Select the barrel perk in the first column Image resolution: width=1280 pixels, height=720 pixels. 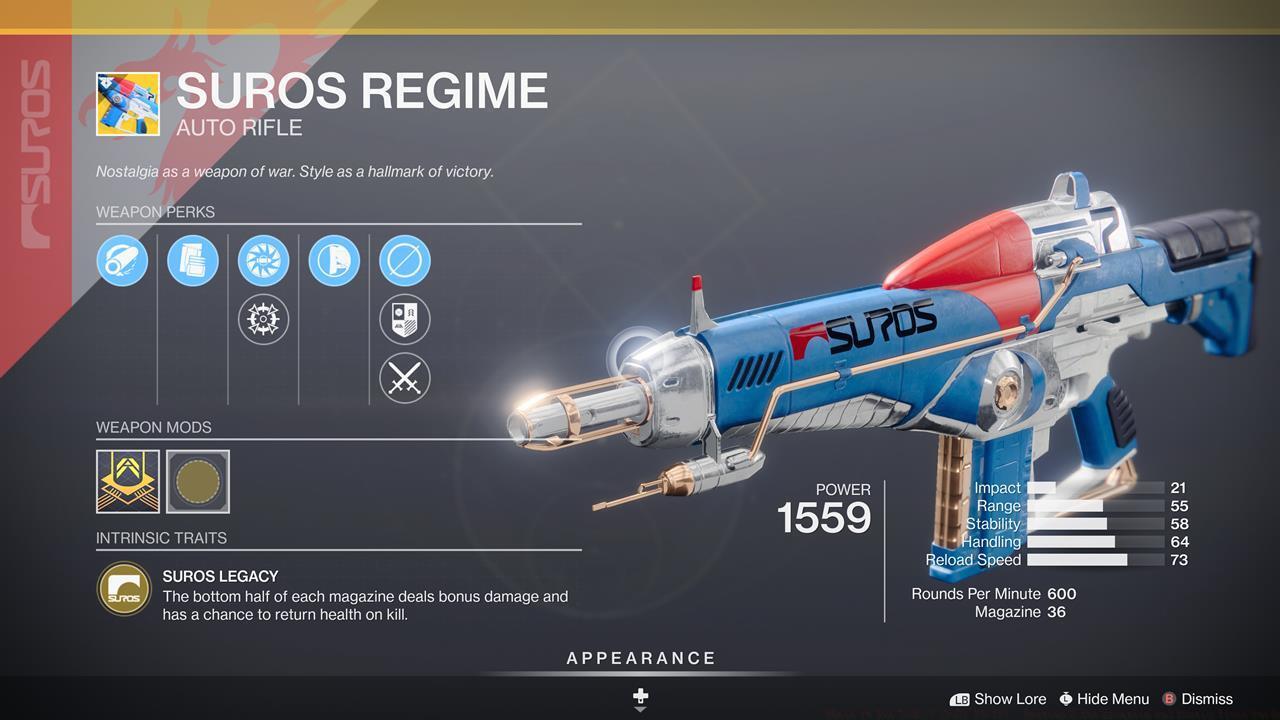(122, 261)
